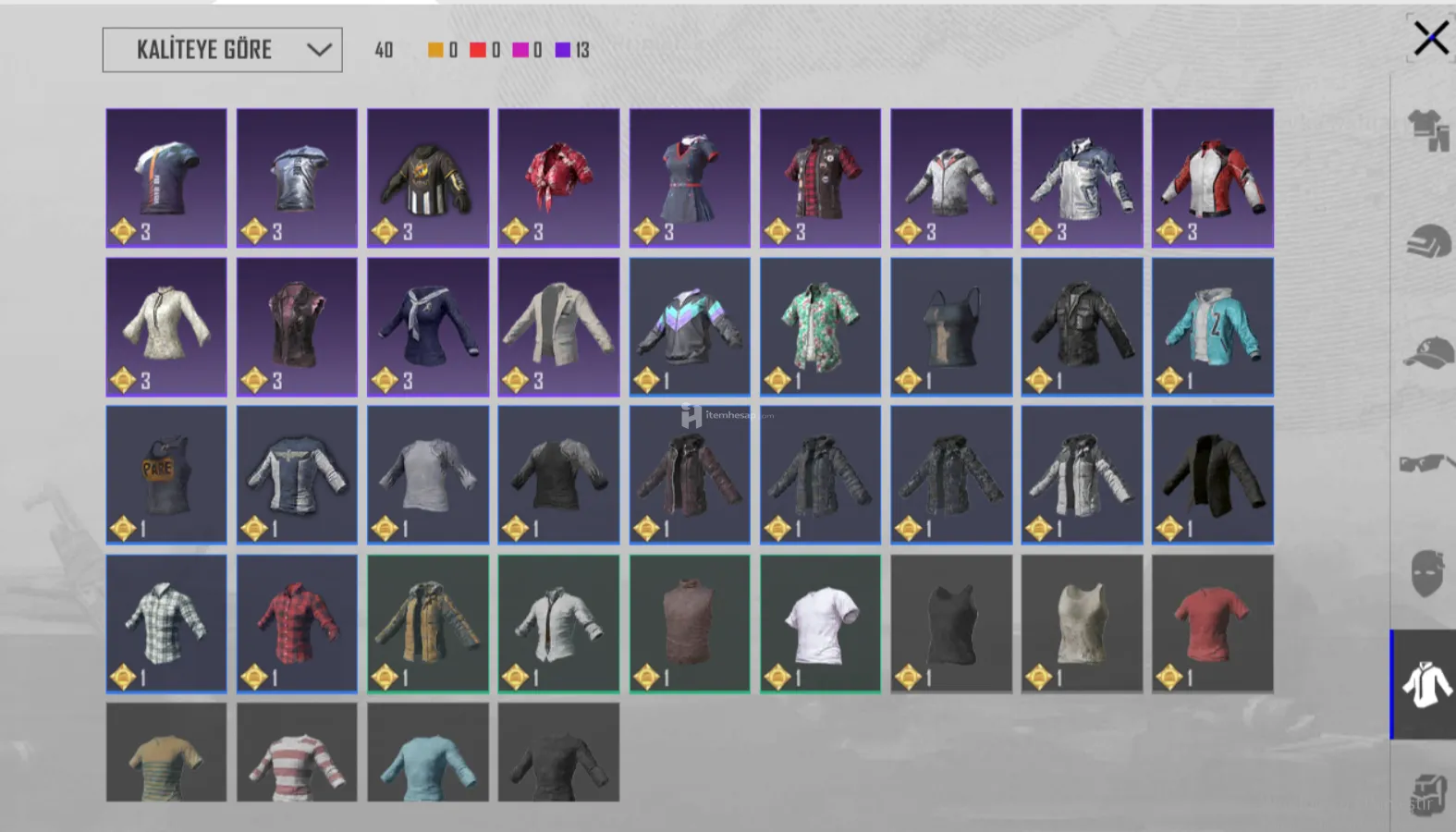Screen dimensions: 1456x832
Task: Pick the red plaid flannel shirt
Action: click(297, 623)
